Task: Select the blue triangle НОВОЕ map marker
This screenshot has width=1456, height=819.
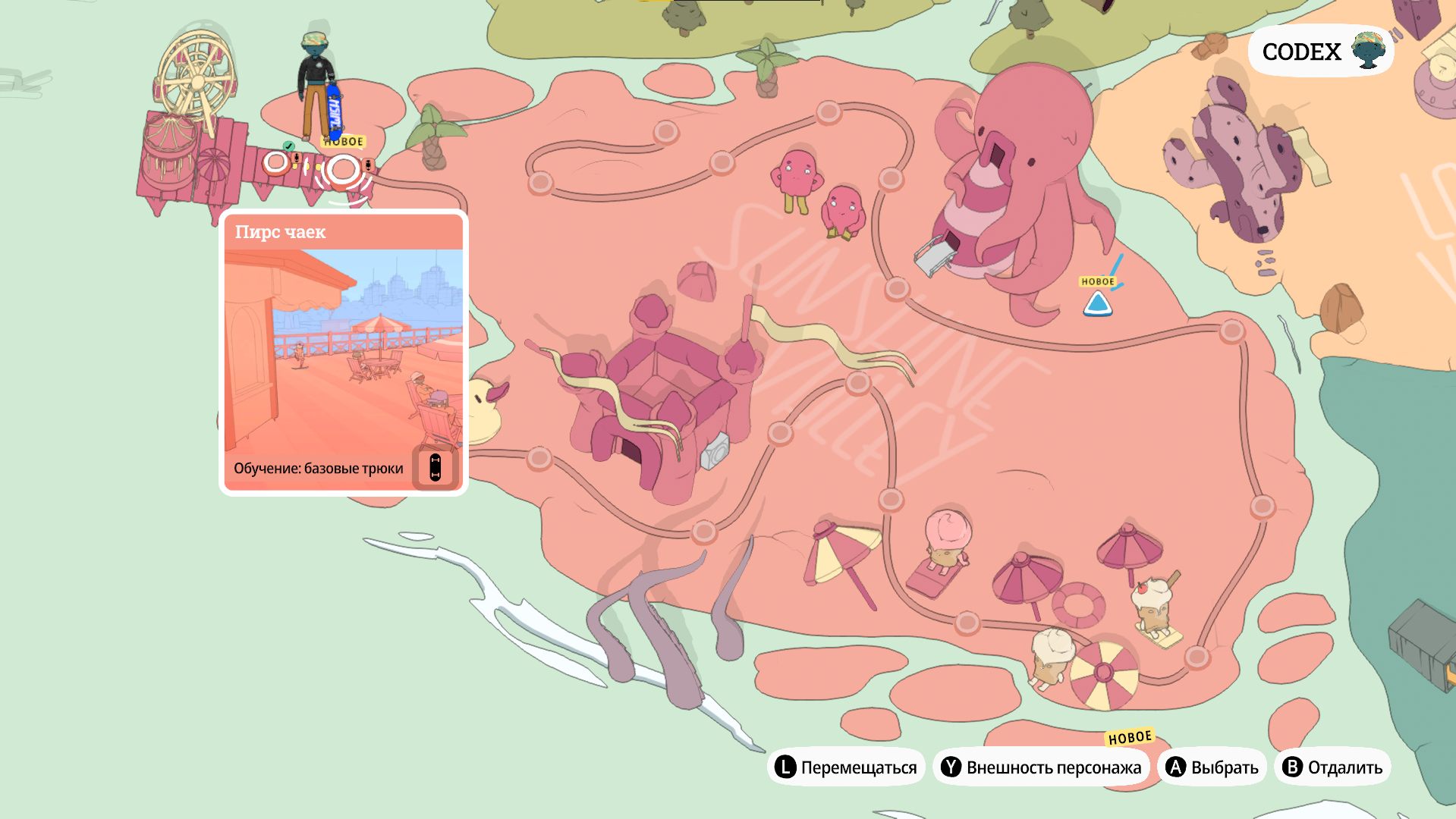Action: coord(1097,304)
